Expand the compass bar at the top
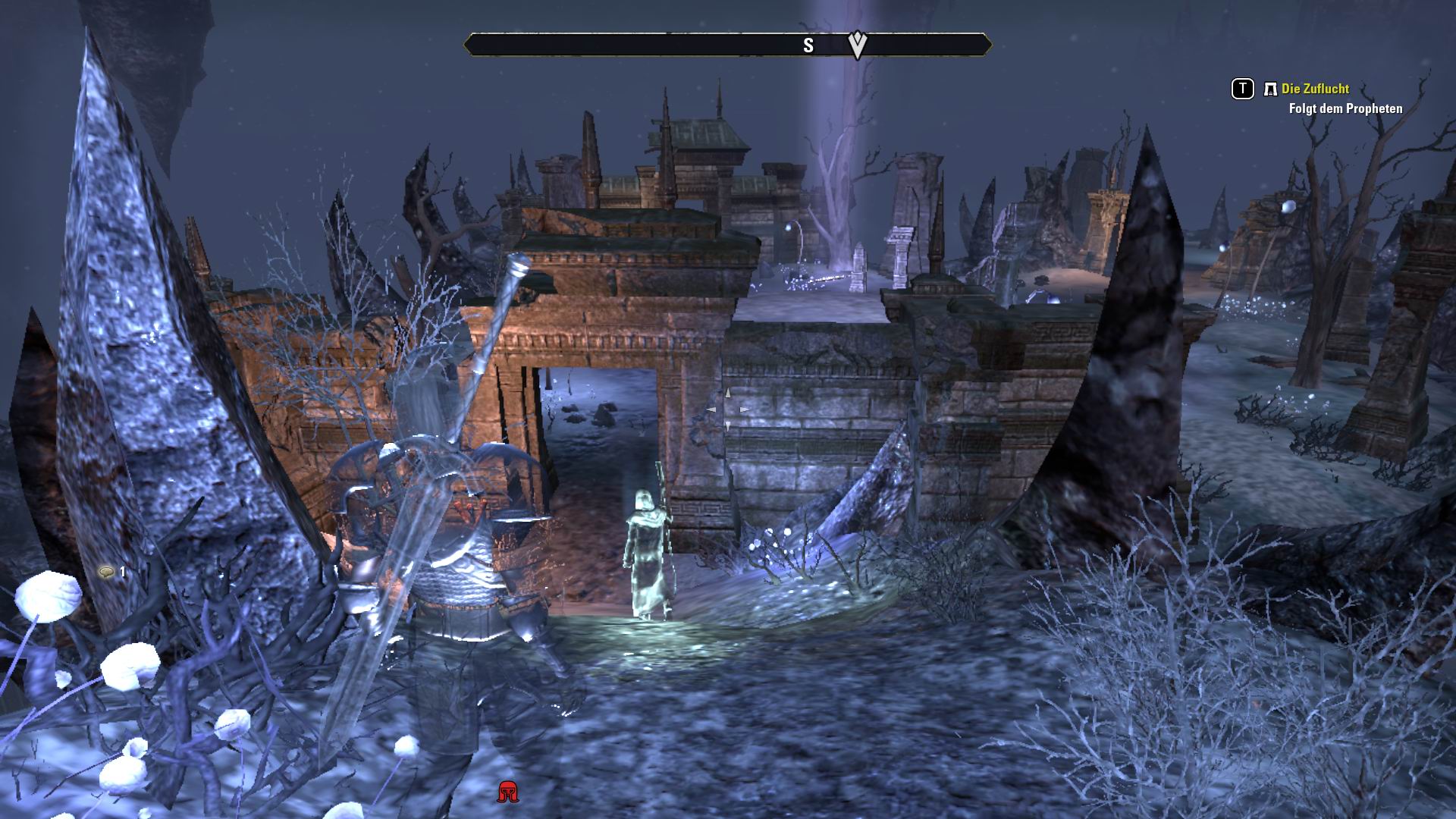Image resolution: width=1456 pixels, height=819 pixels. (x=728, y=45)
